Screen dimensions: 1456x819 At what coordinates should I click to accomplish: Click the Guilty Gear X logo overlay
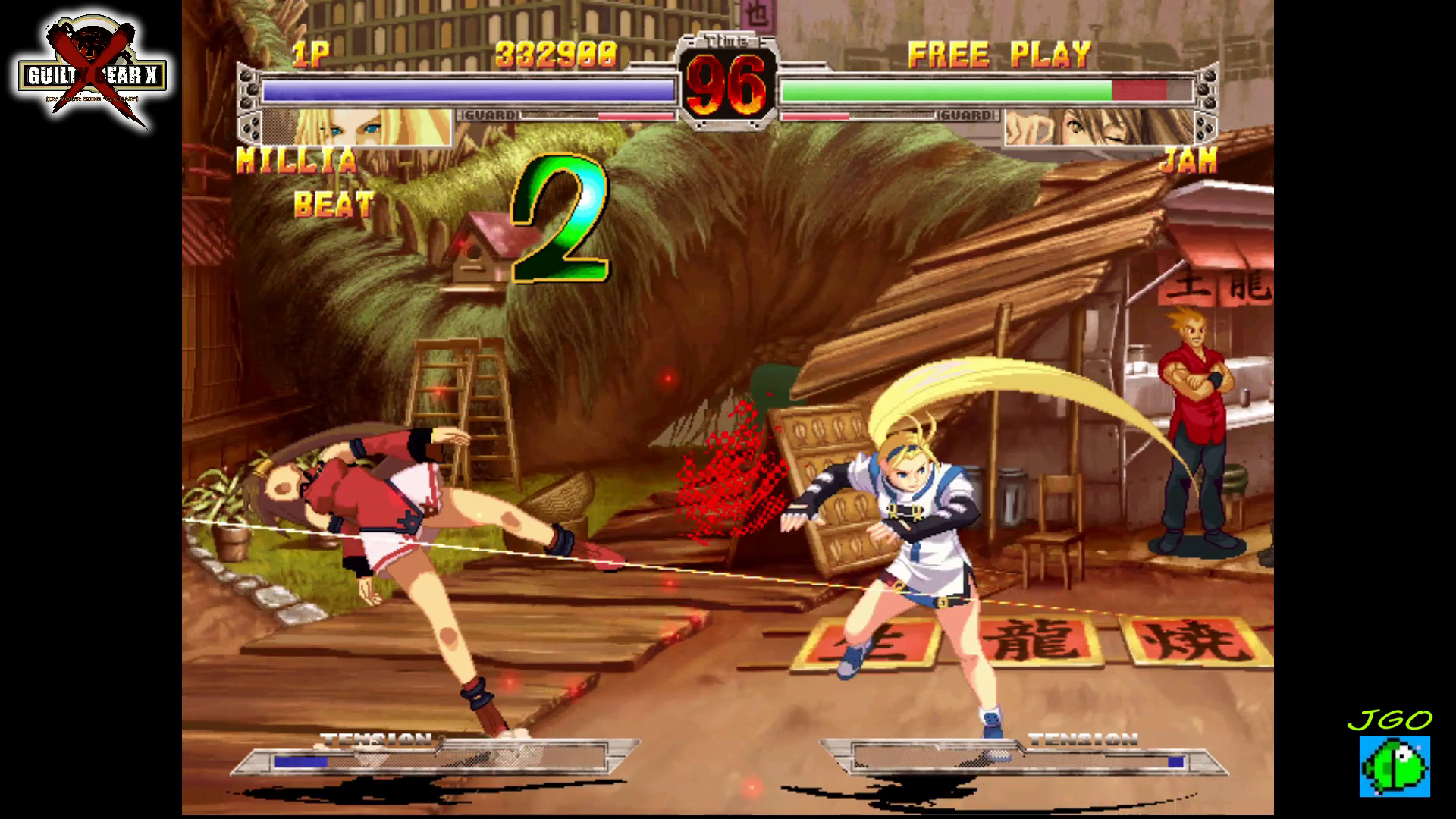(x=93, y=73)
